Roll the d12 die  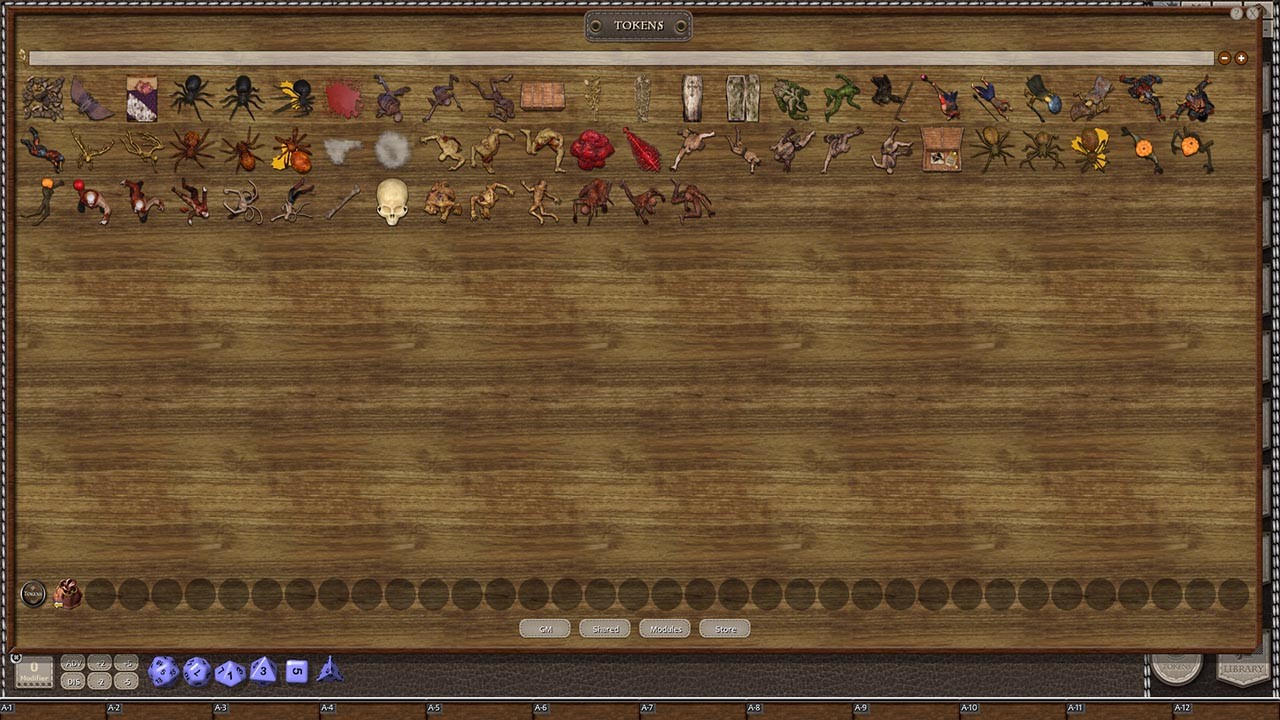coord(196,671)
